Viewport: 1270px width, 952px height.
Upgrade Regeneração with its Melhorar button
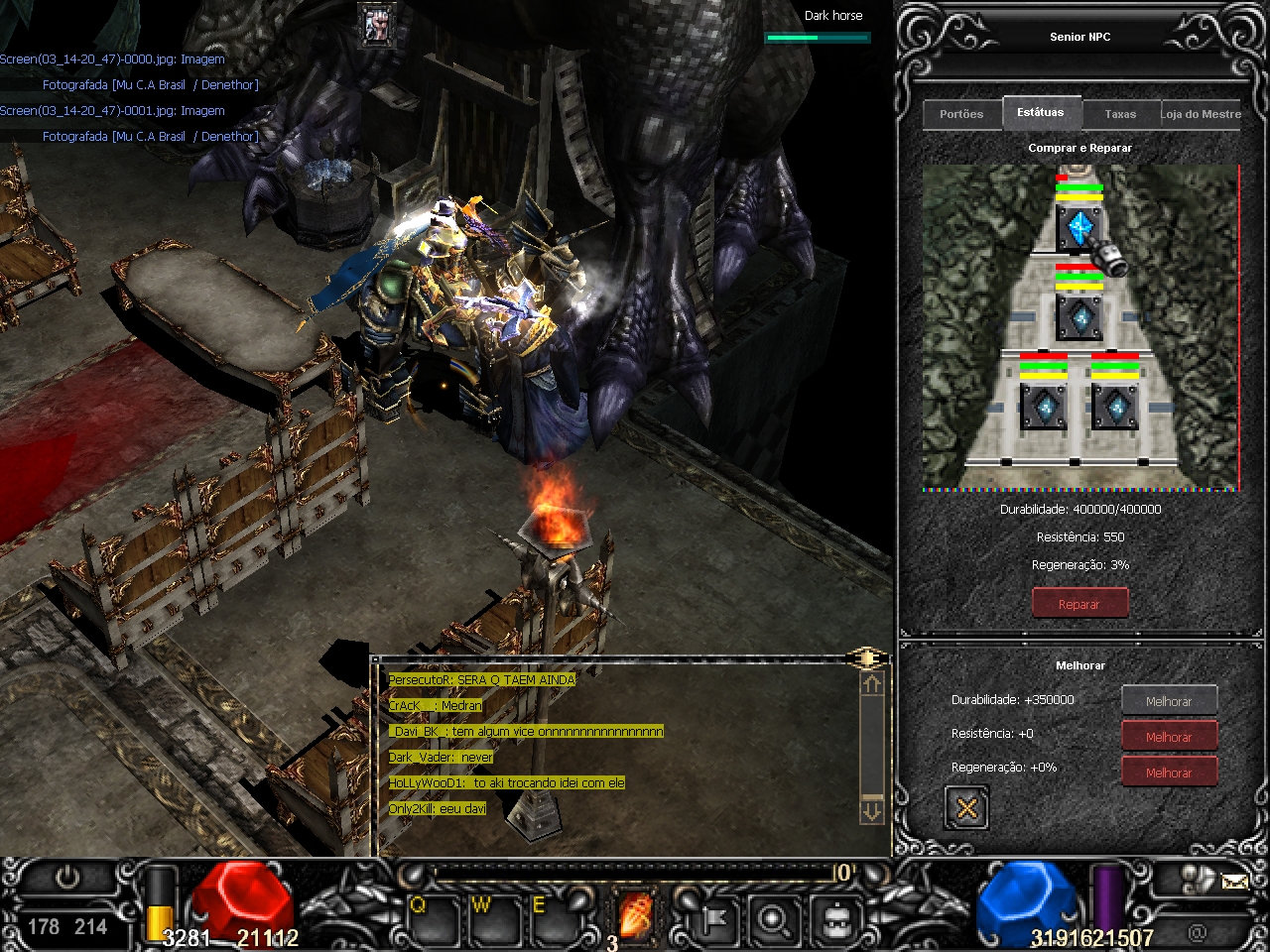[1169, 773]
